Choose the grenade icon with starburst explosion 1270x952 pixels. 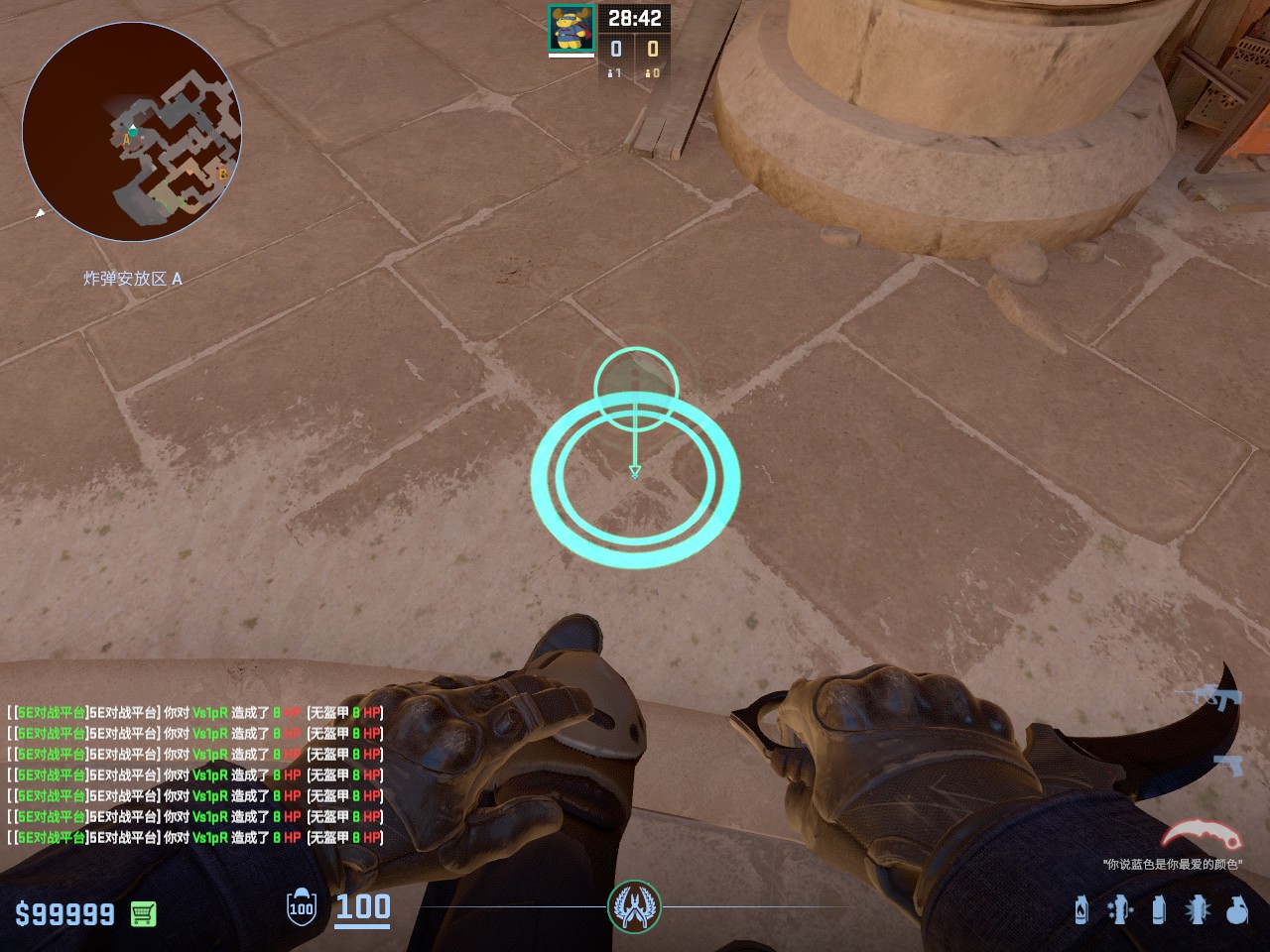click(x=1197, y=909)
